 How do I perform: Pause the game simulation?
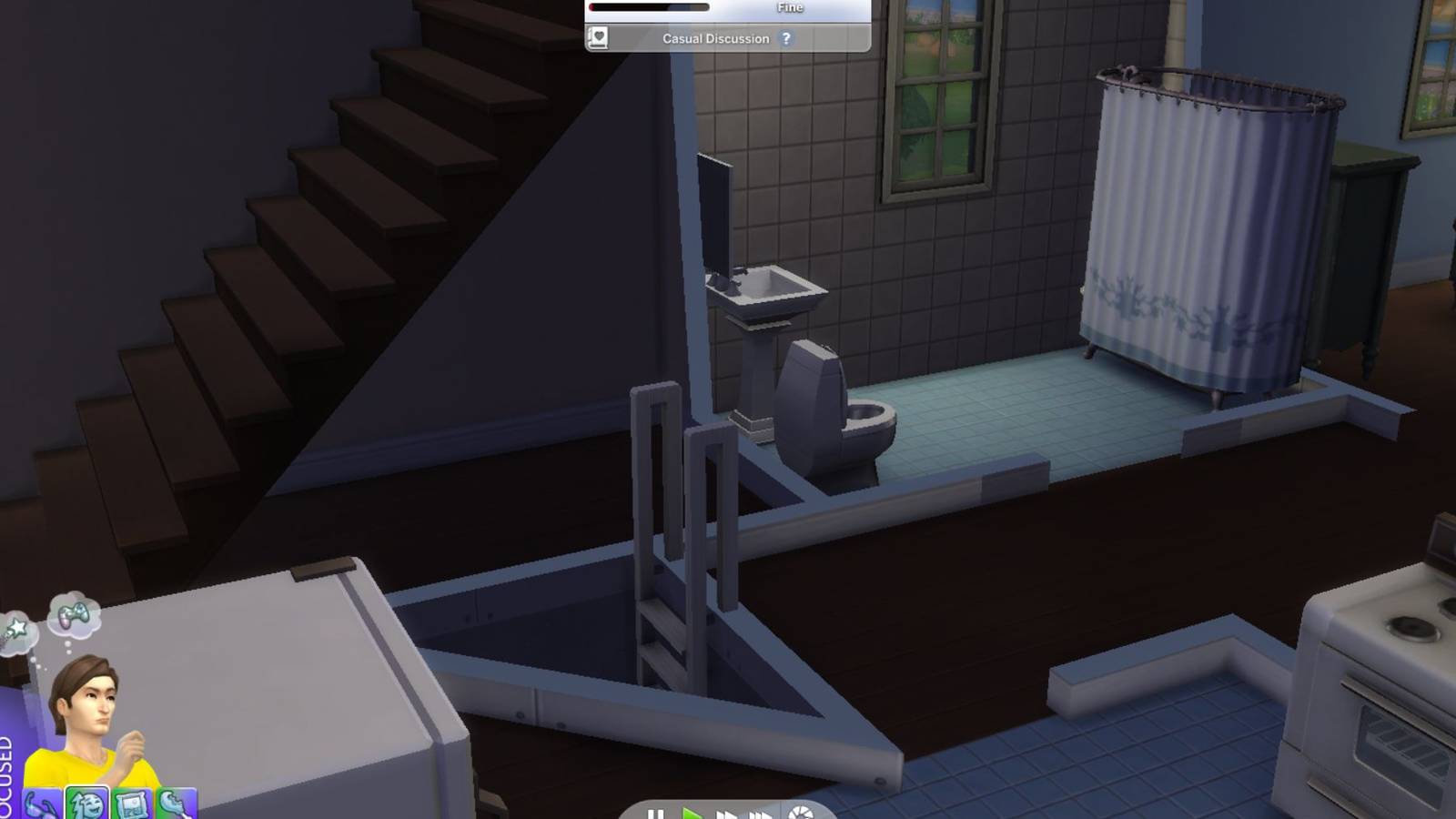[x=656, y=814]
